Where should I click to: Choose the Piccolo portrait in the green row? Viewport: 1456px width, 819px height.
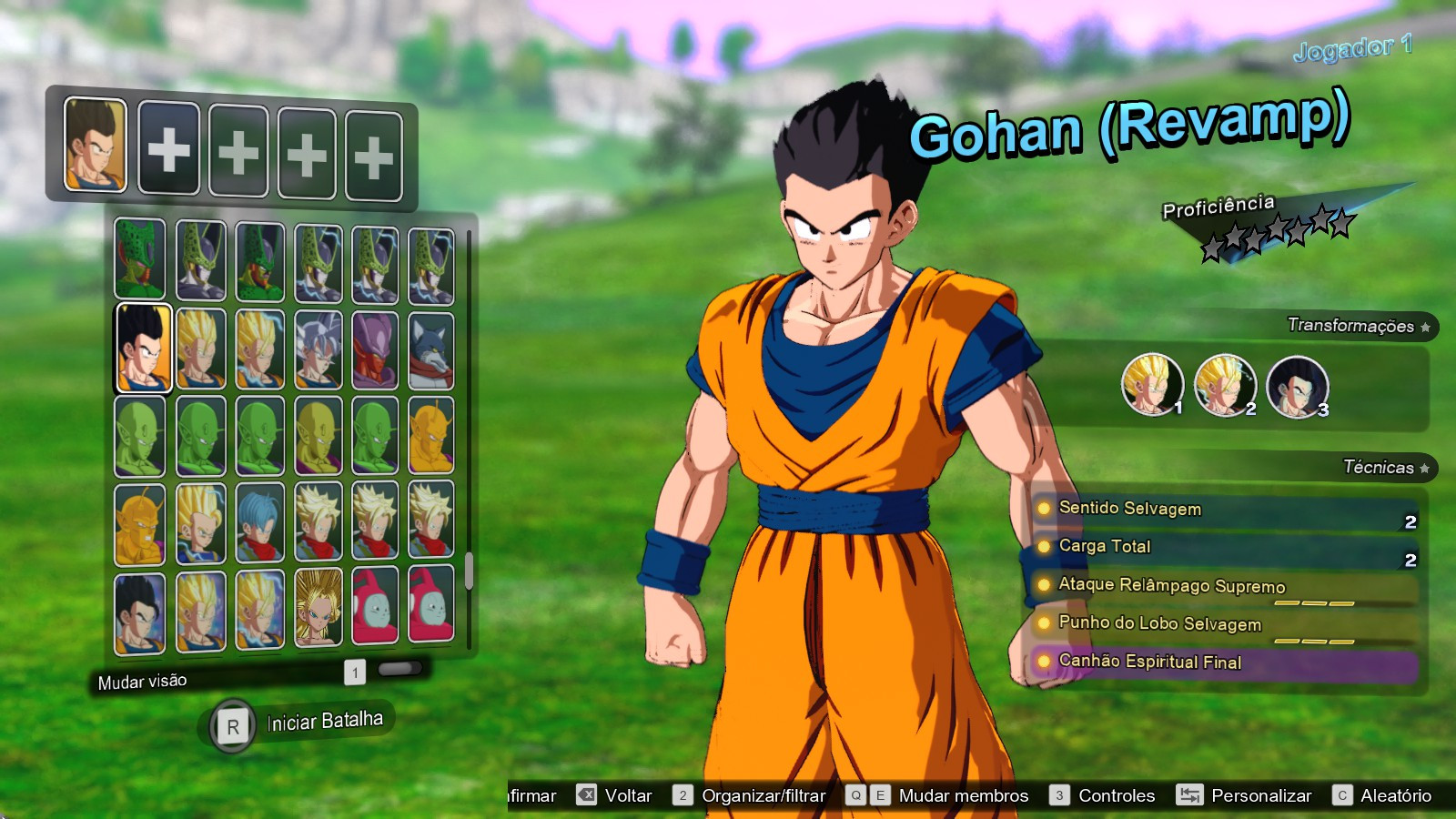tap(137, 434)
